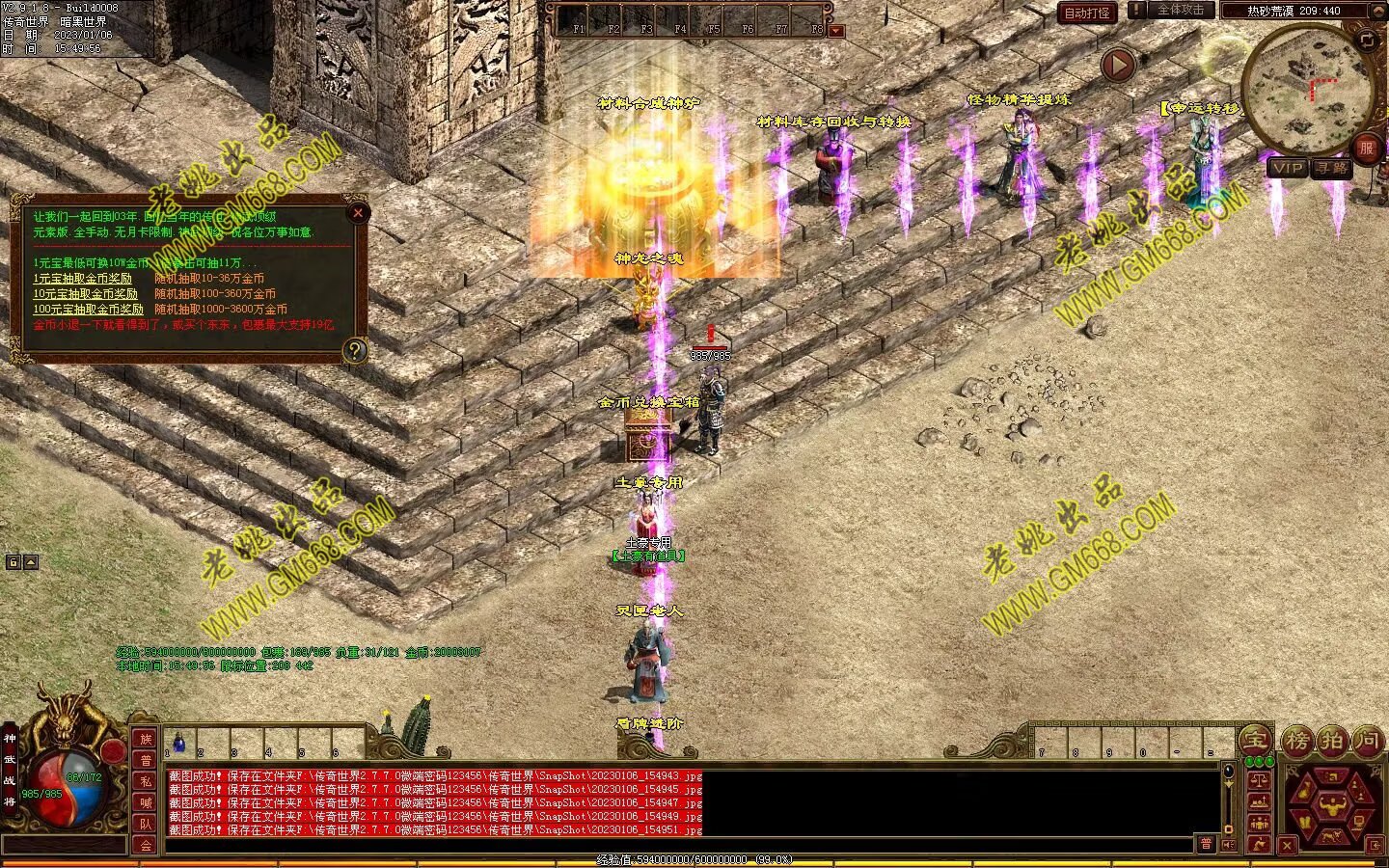Click the round play arrow button
The width and height of the screenshot is (1389, 868).
1118,66
